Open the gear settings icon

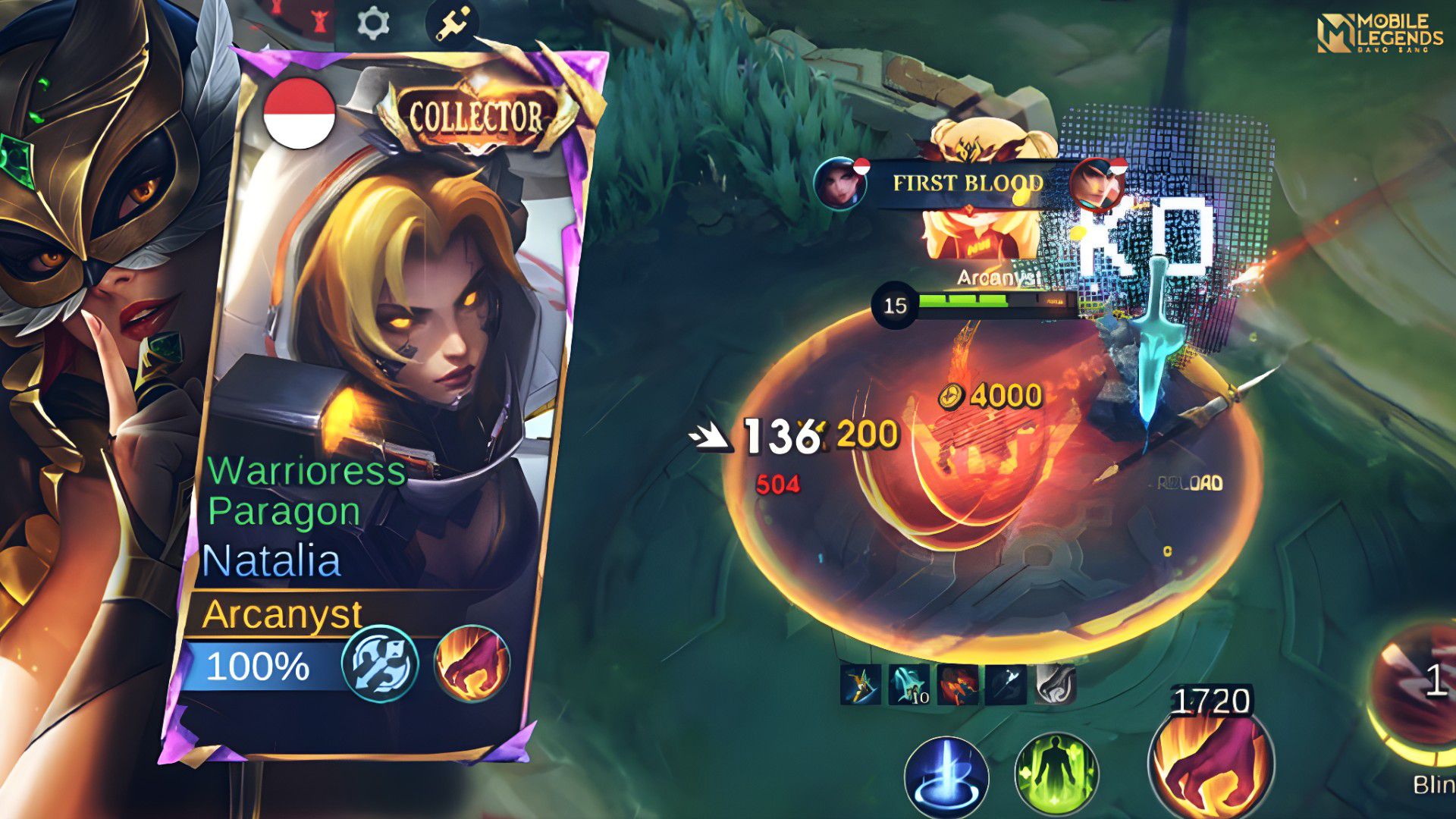coord(372,24)
